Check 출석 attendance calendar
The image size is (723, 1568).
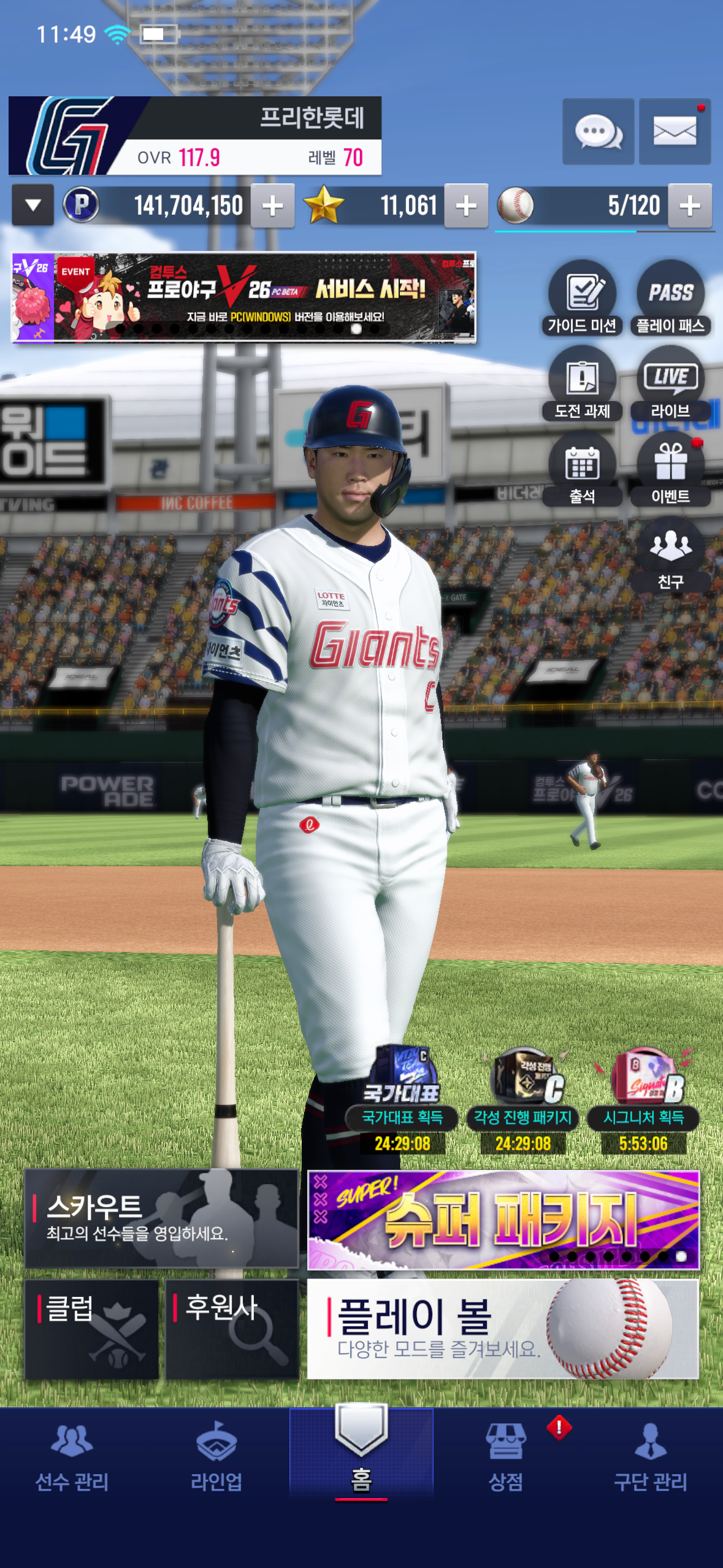click(582, 469)
